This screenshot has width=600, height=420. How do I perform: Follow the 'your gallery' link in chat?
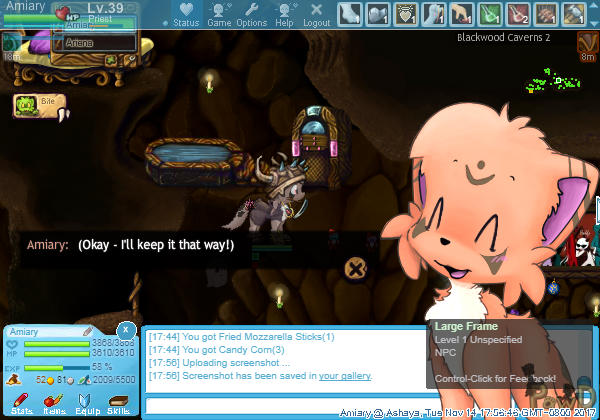(345, 376)
